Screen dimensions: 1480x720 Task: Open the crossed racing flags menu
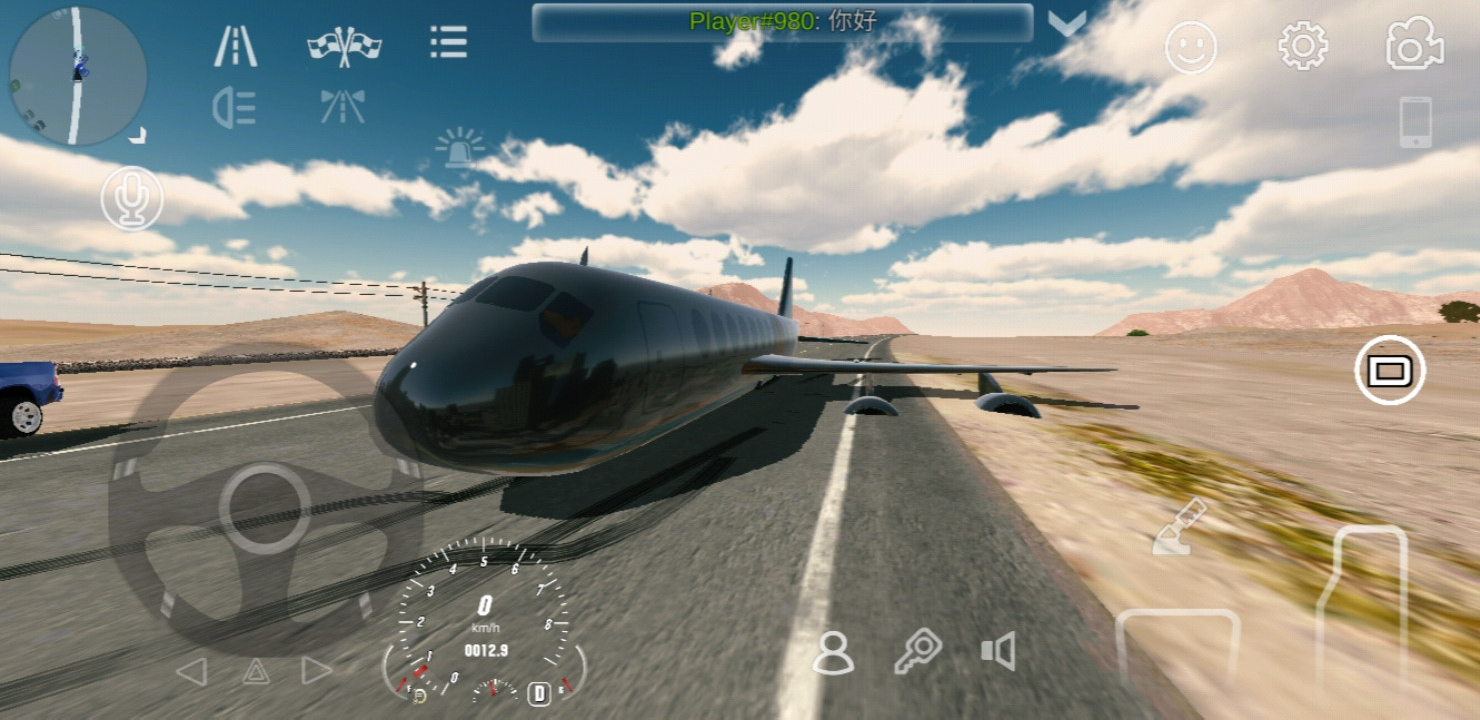click(x=344, y=46)
